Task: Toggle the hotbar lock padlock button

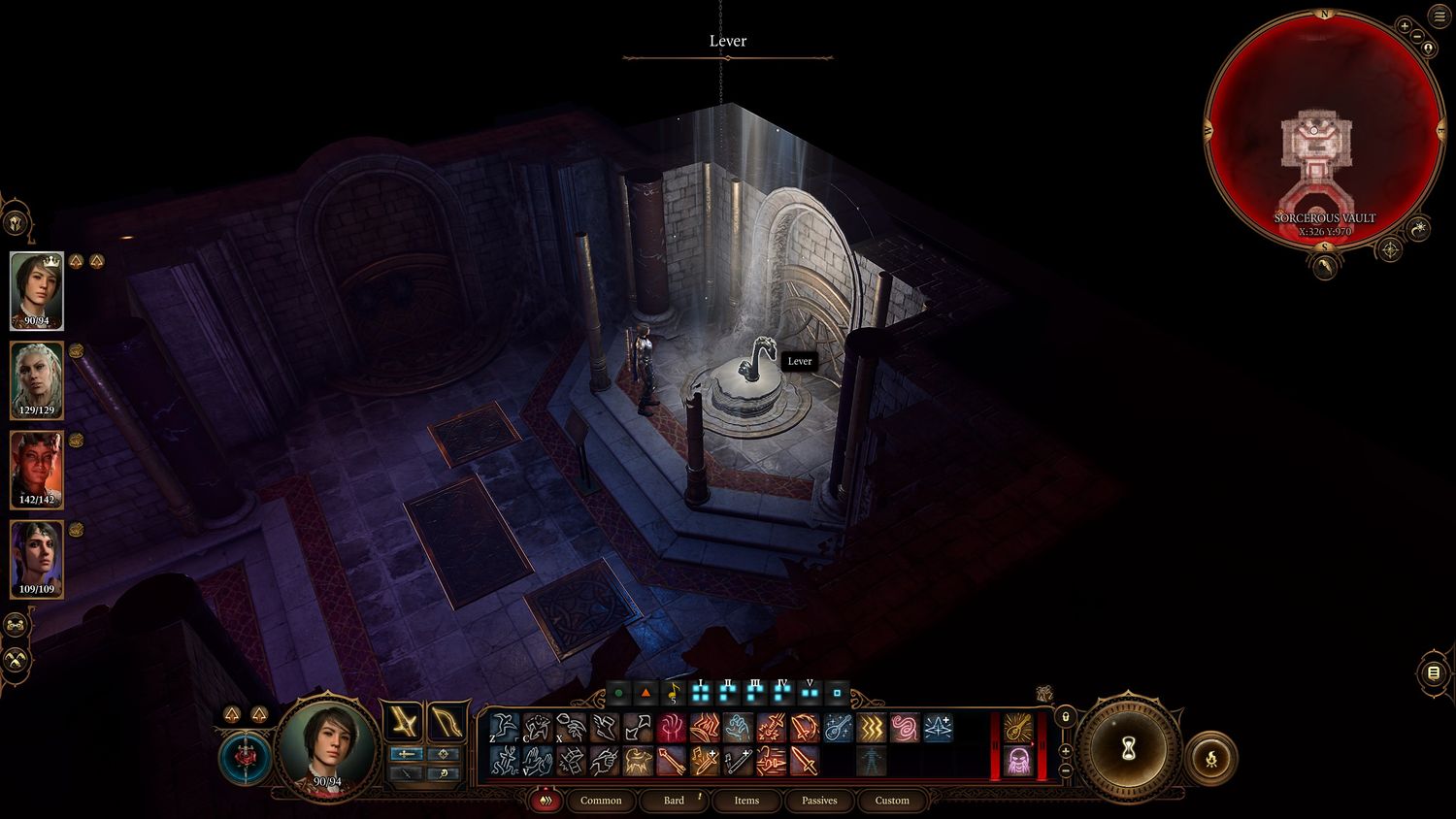Action: 1066,717
